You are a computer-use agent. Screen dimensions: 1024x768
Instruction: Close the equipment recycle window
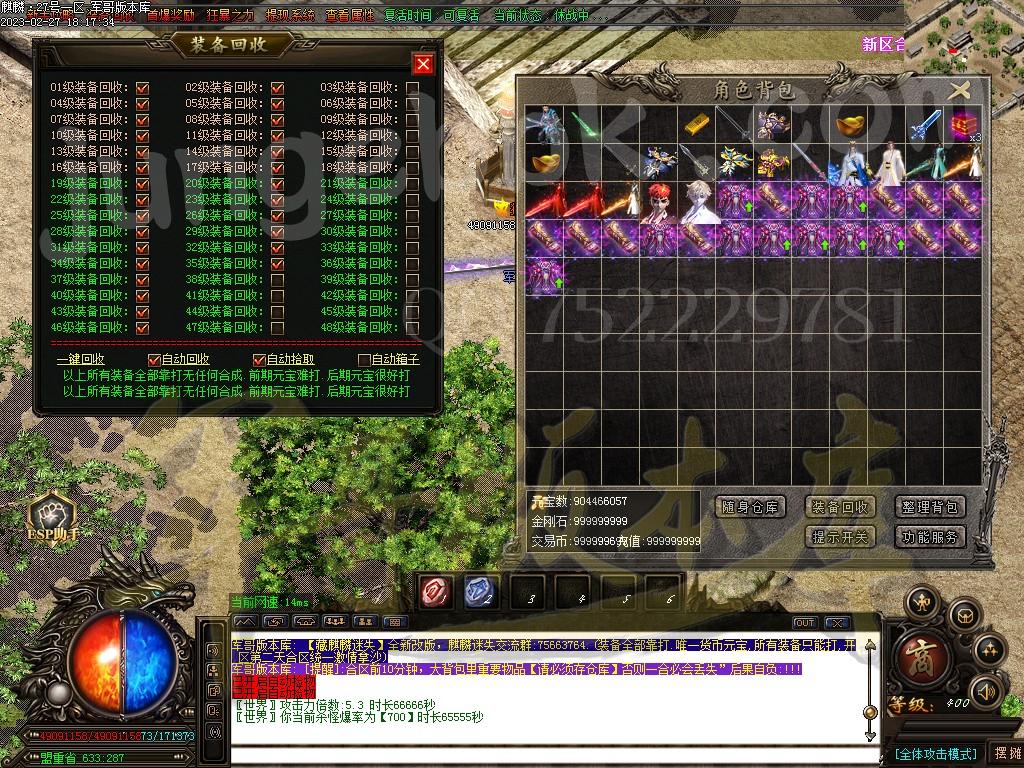[x=423, y=64]
